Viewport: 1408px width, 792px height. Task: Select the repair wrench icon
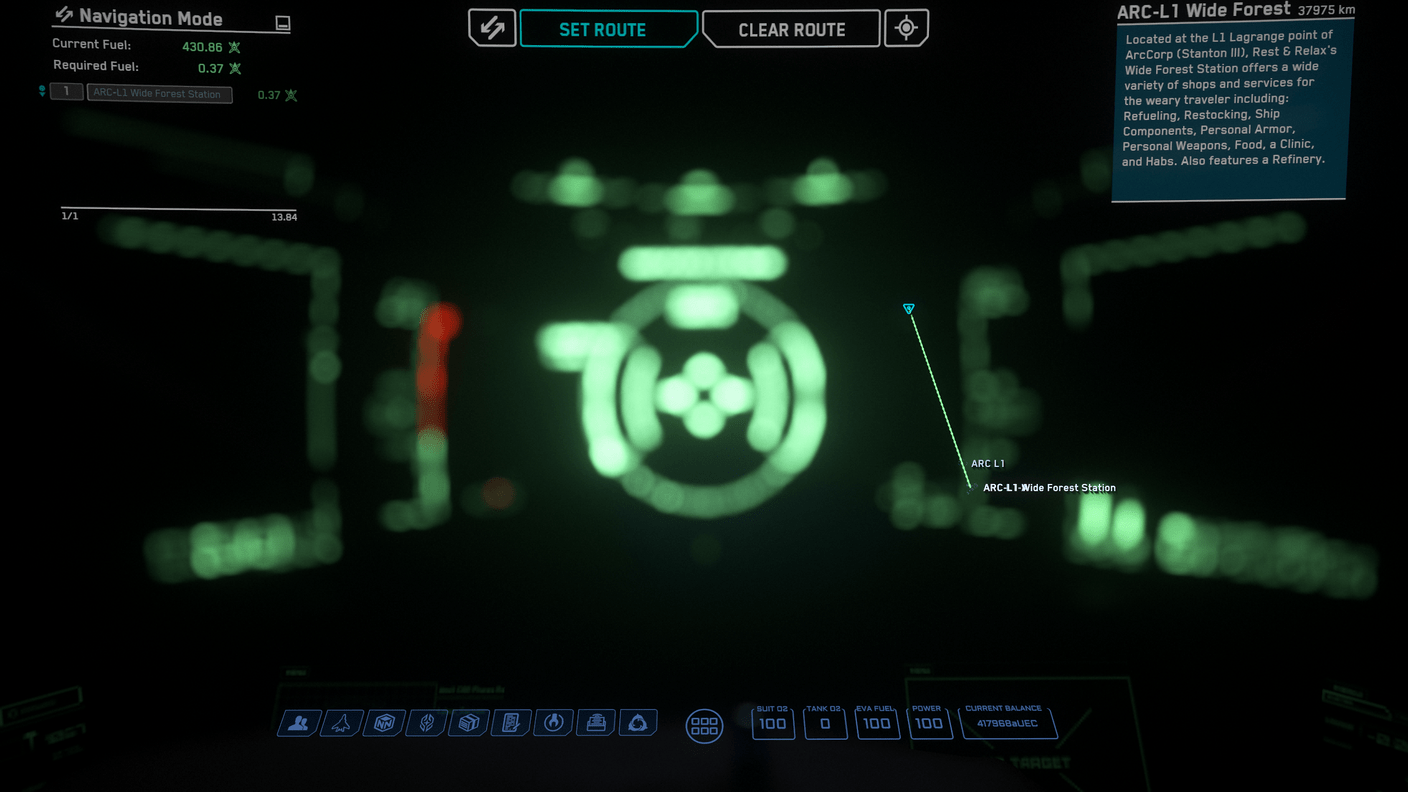[553, 722]
